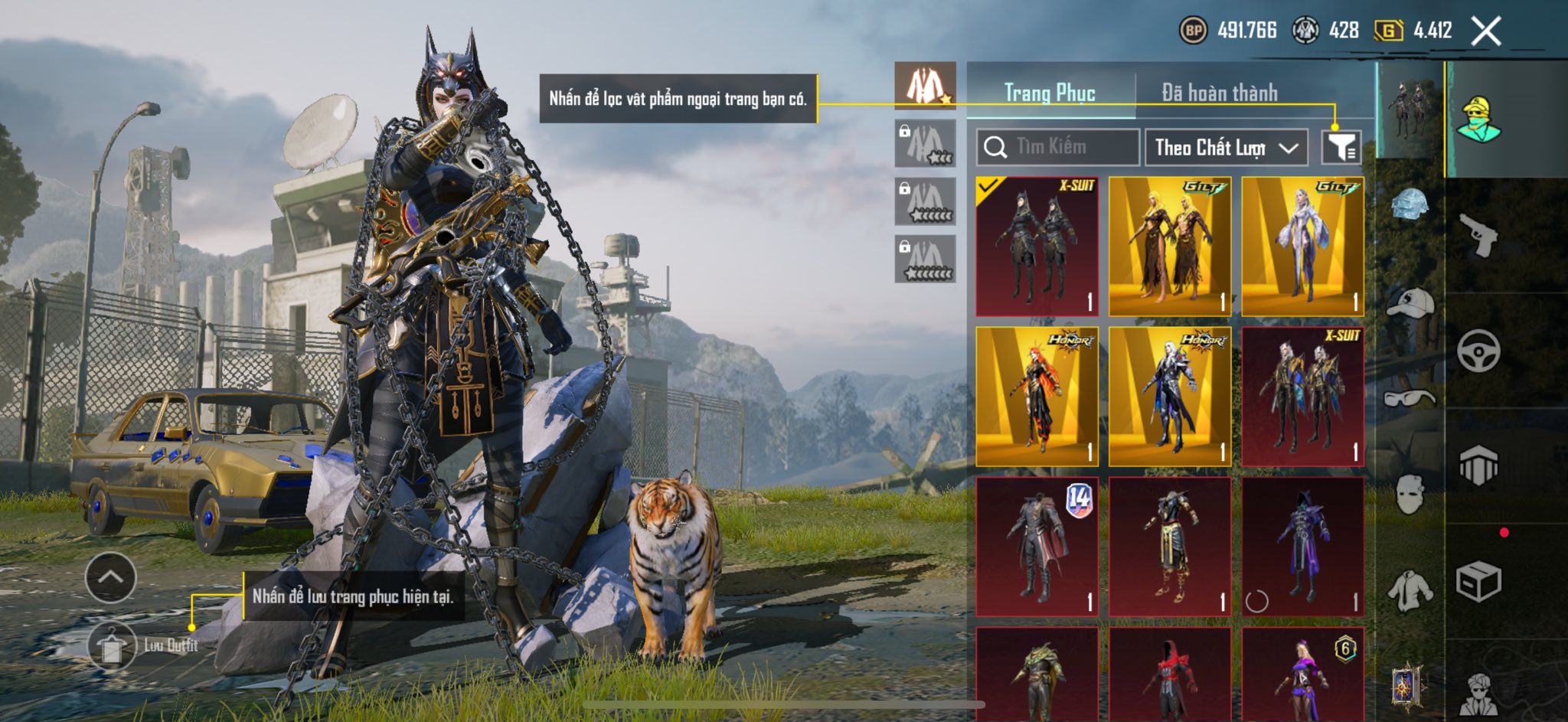Select the equipped black X-Suit outfit
1568x722 pixels.
[x=1037, y=247]
